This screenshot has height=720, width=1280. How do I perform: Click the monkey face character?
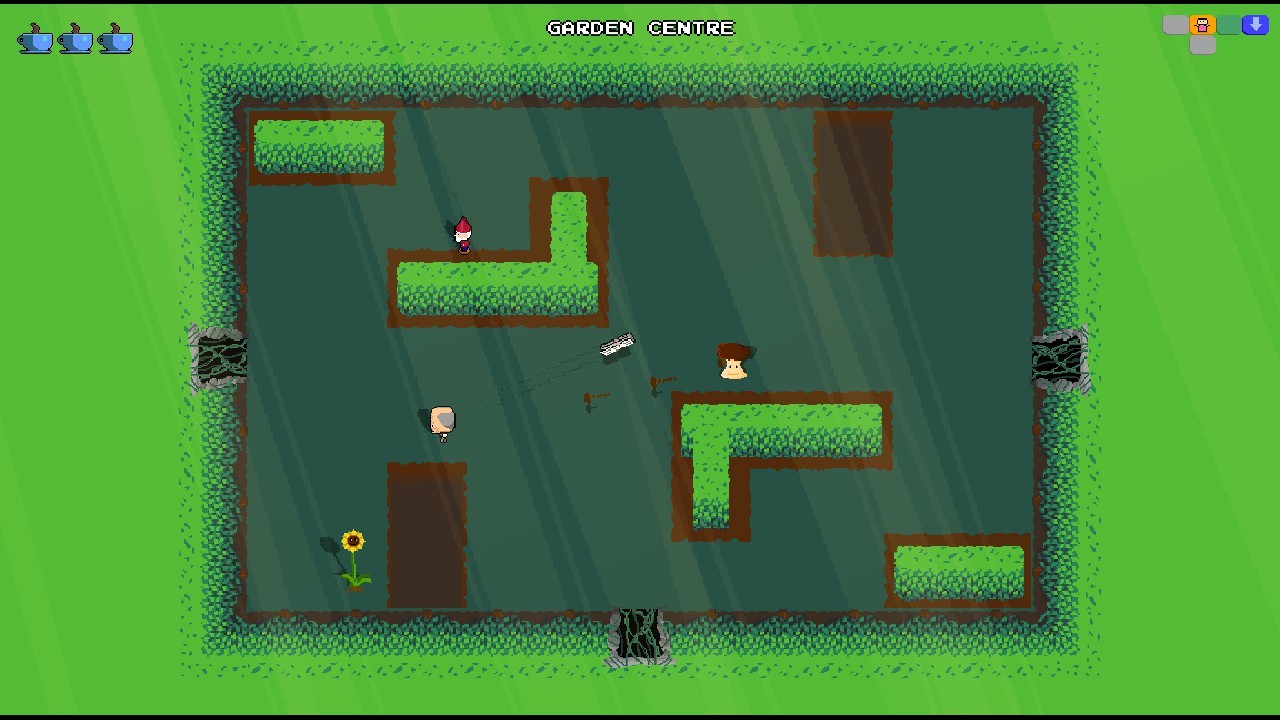[734, 363]
